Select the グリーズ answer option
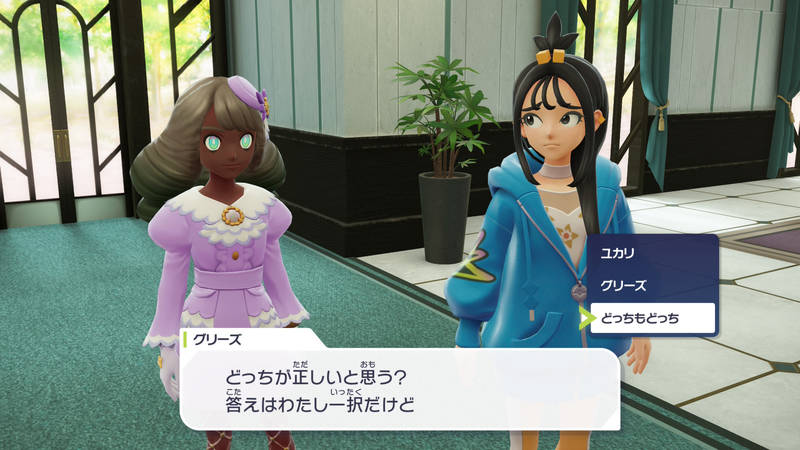The height and width of the screenshot is (450, 800). (652, 286)
